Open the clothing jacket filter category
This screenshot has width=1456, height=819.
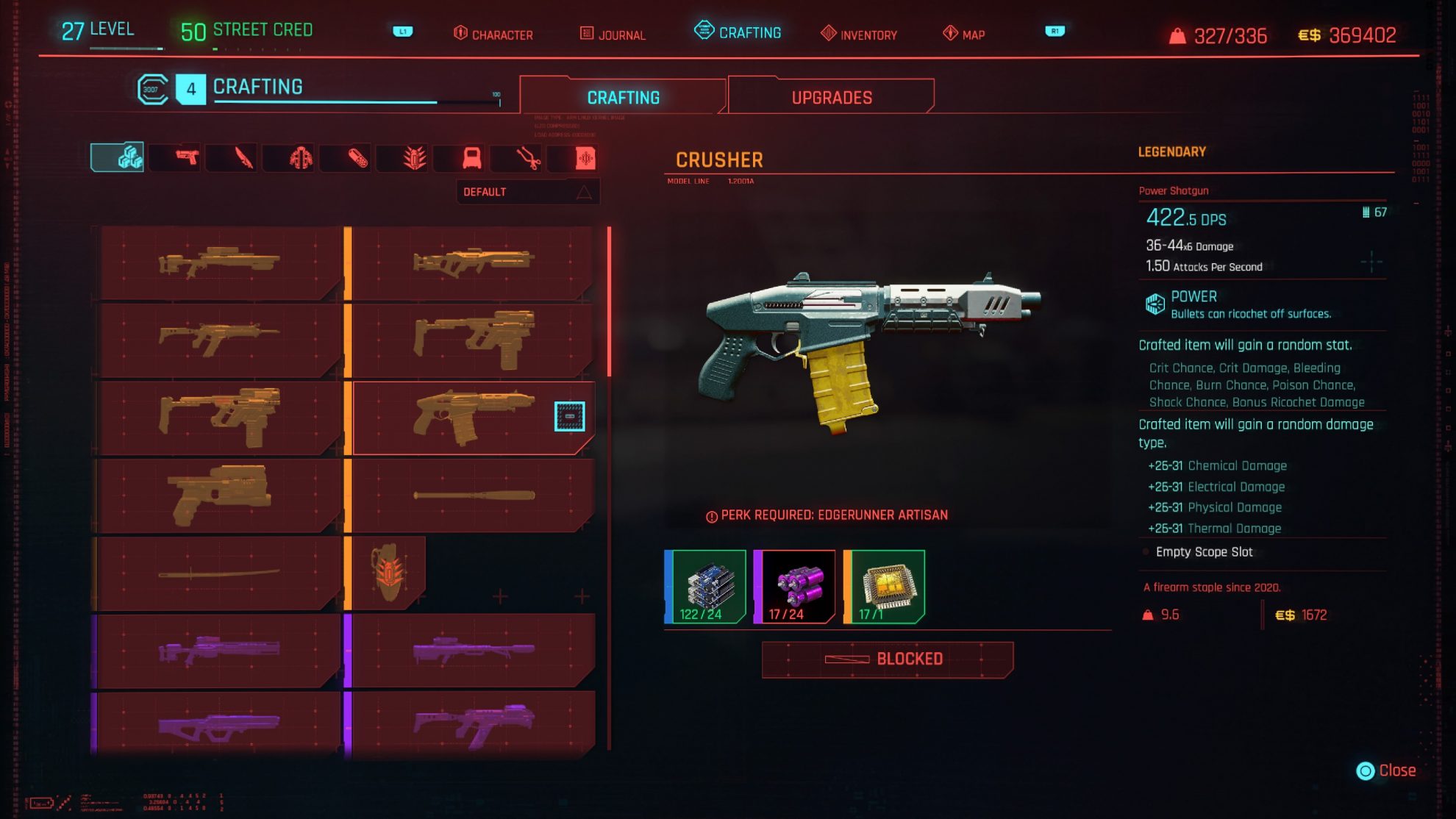(294, 157)
